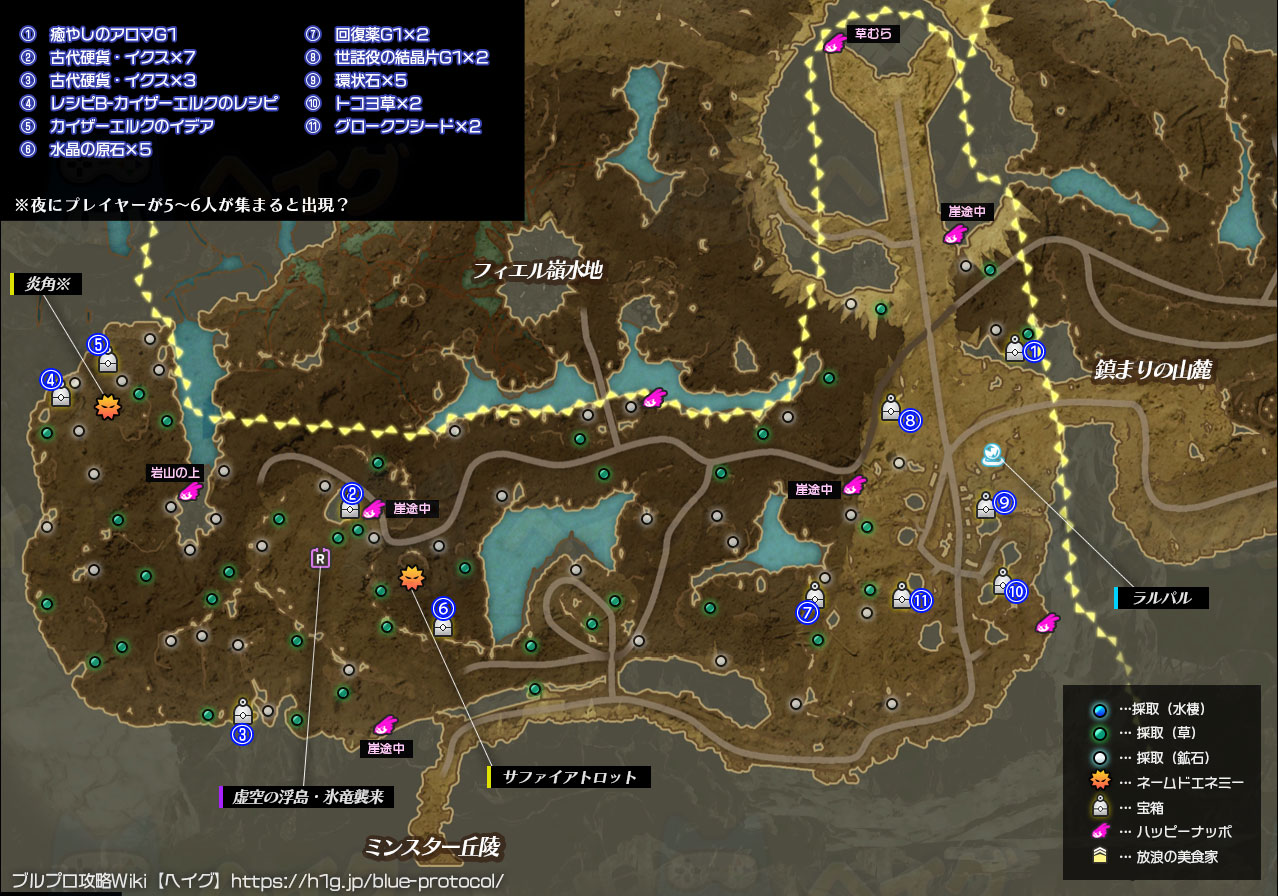Choose treasure chest marker number 4
The width and height of the screenshot is (1278, 896).
(61, 395)
